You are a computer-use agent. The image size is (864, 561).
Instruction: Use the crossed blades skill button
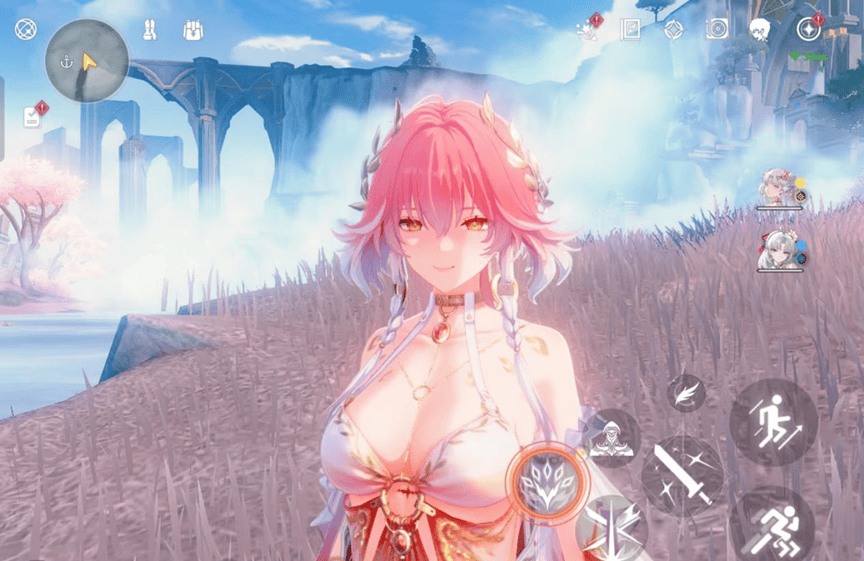610,527
